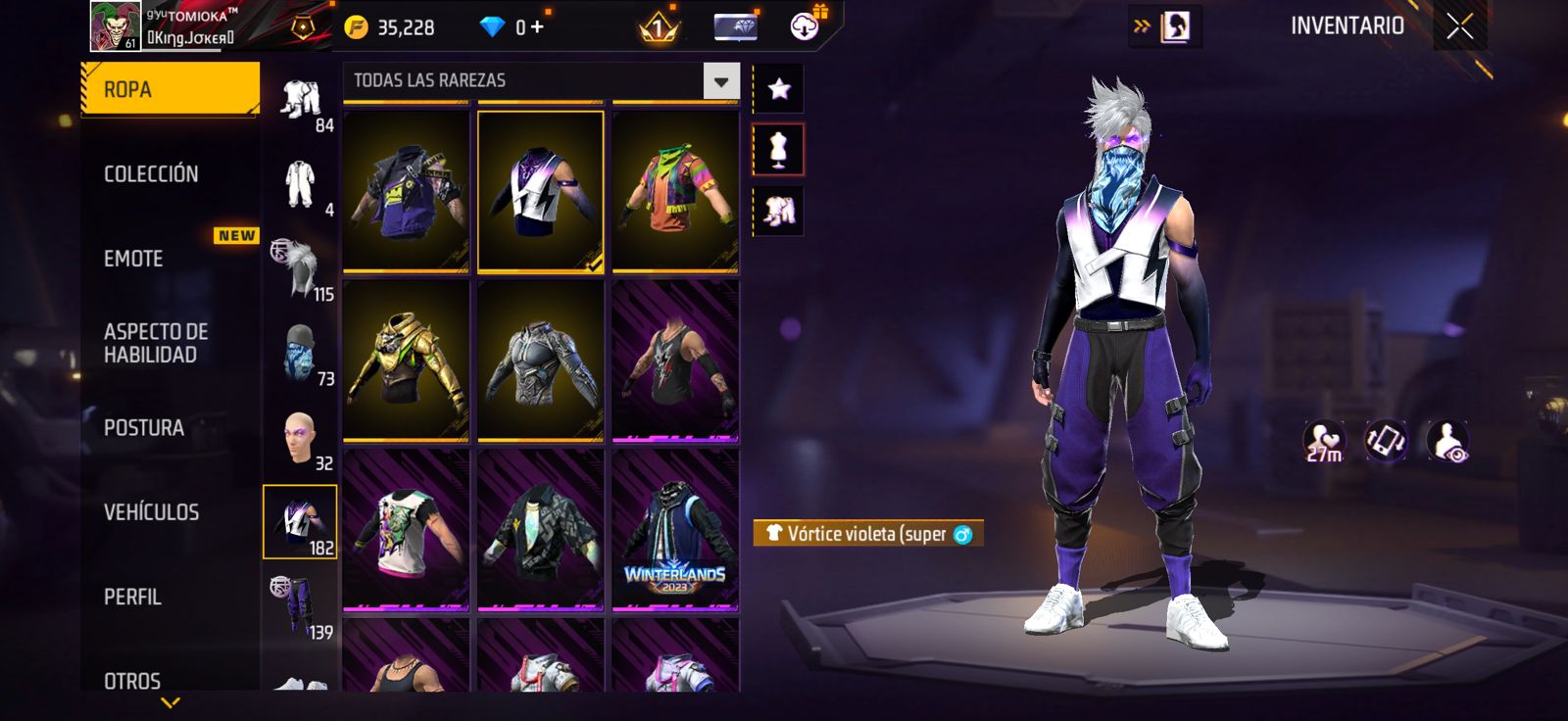Open Aspecto de Habilidad section
Image resolution: width=1568 pixels, height=721 pixels.
156,343
